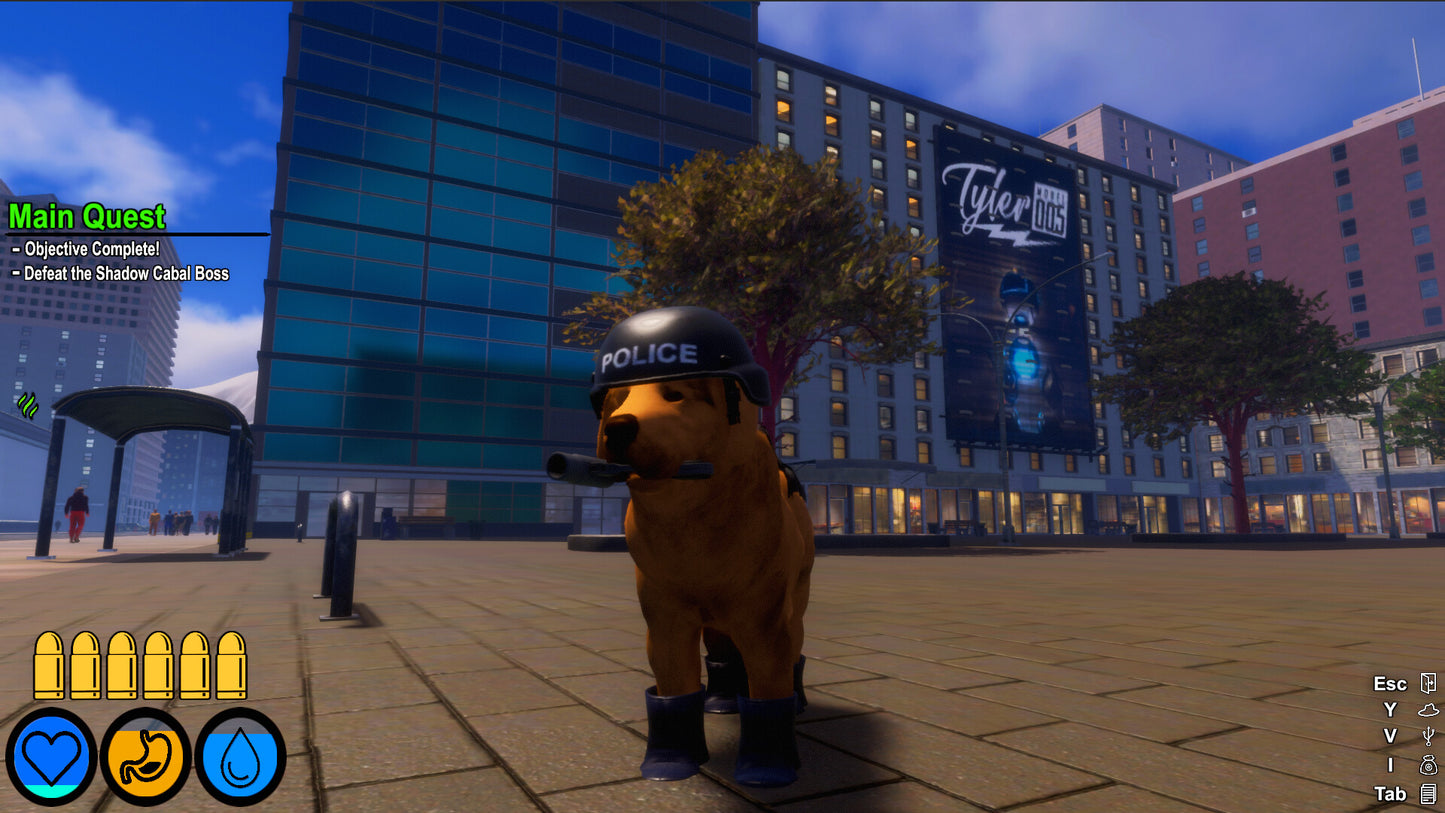Click the USB plug symbol icon
The image size is (1445, 813).
[1427, 737]
